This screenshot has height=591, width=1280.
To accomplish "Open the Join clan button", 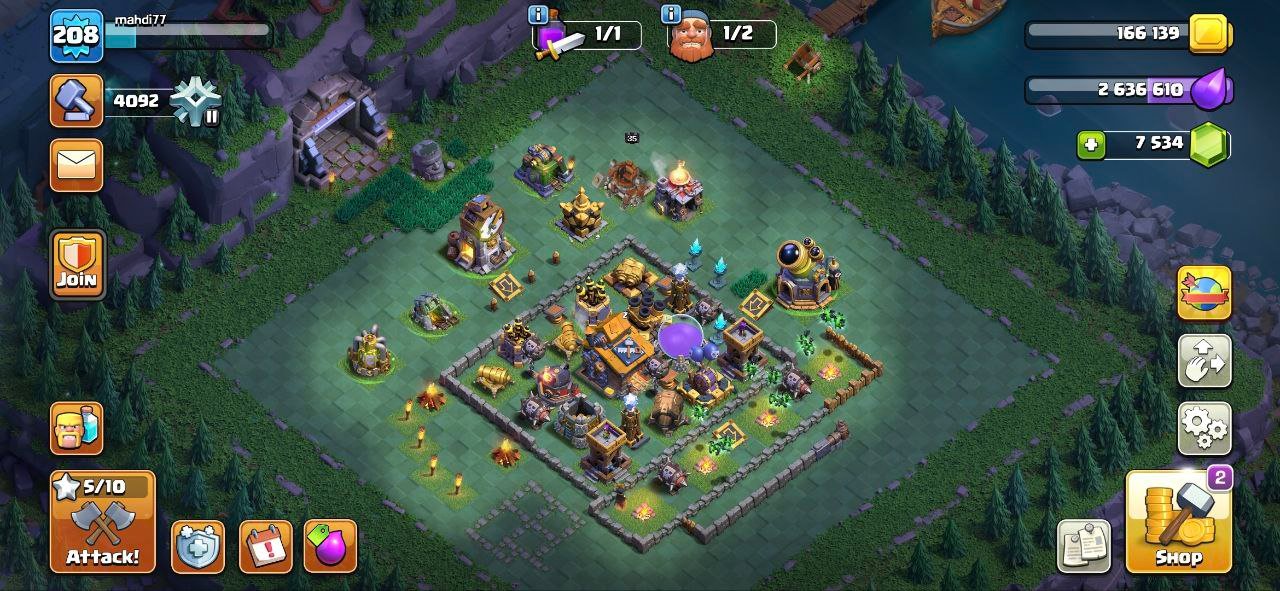I will (77, 265).
